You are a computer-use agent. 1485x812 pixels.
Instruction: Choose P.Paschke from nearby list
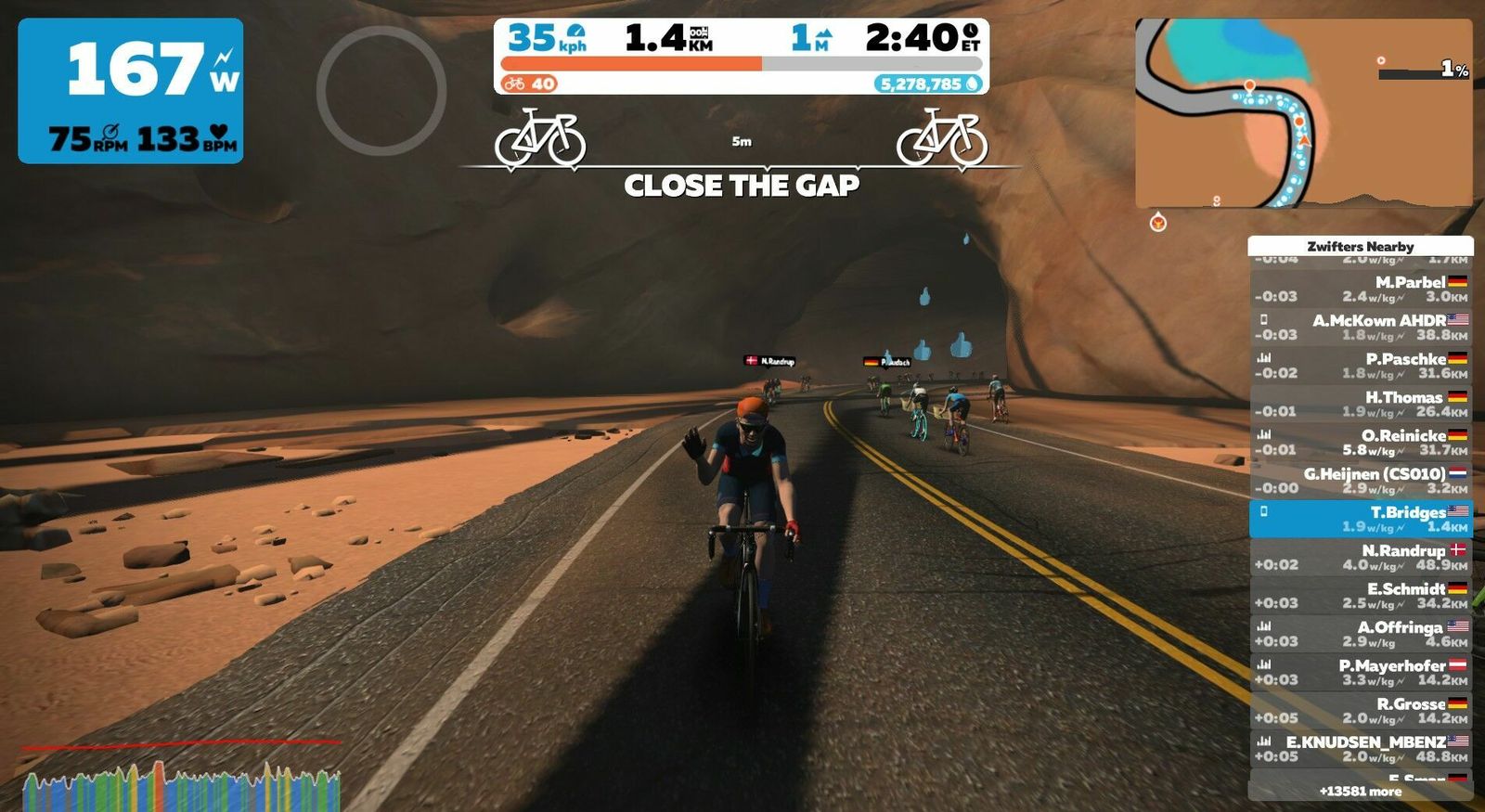pos(1360,366)
